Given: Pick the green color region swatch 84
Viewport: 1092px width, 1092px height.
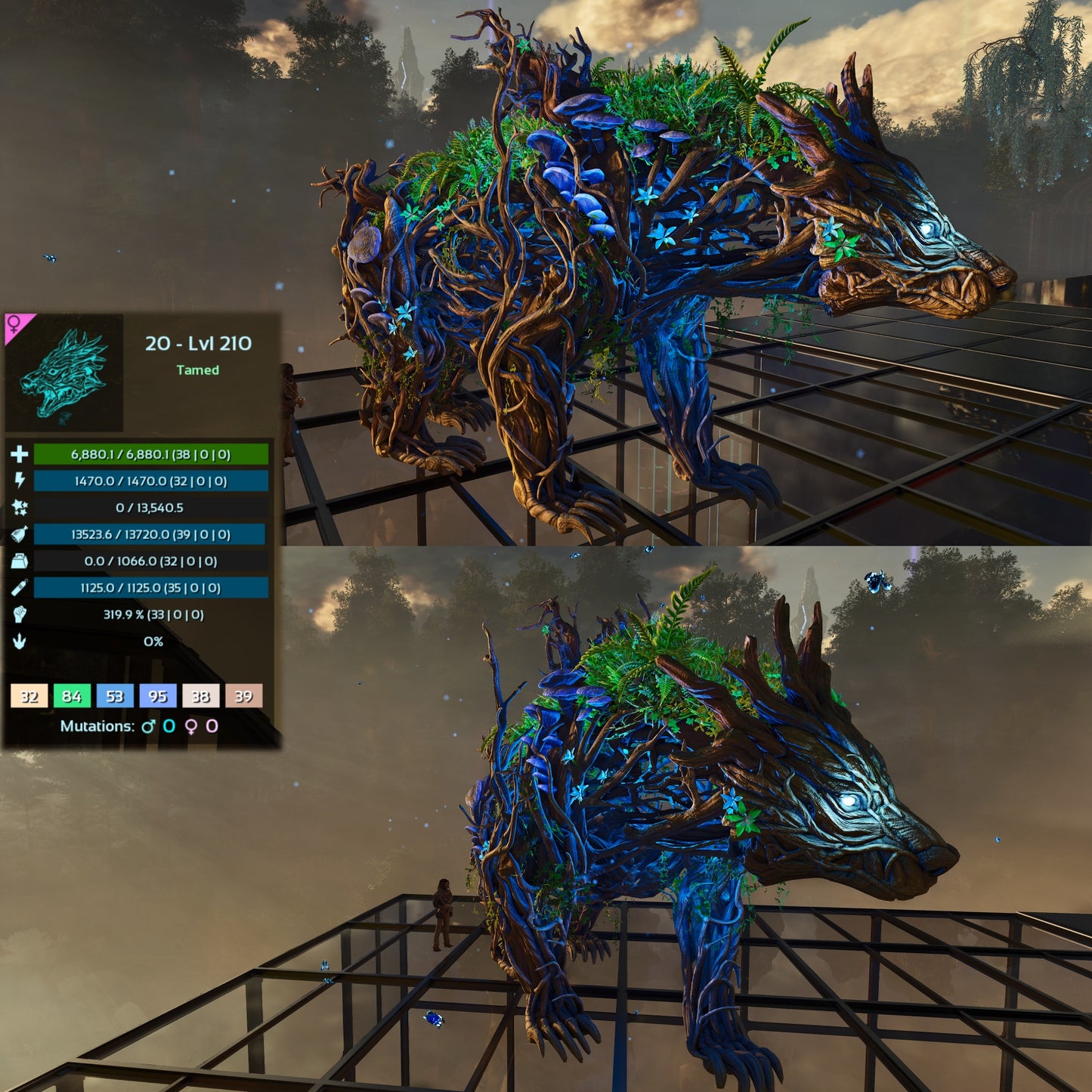Looking at the screenshot, I should point(72,696).
